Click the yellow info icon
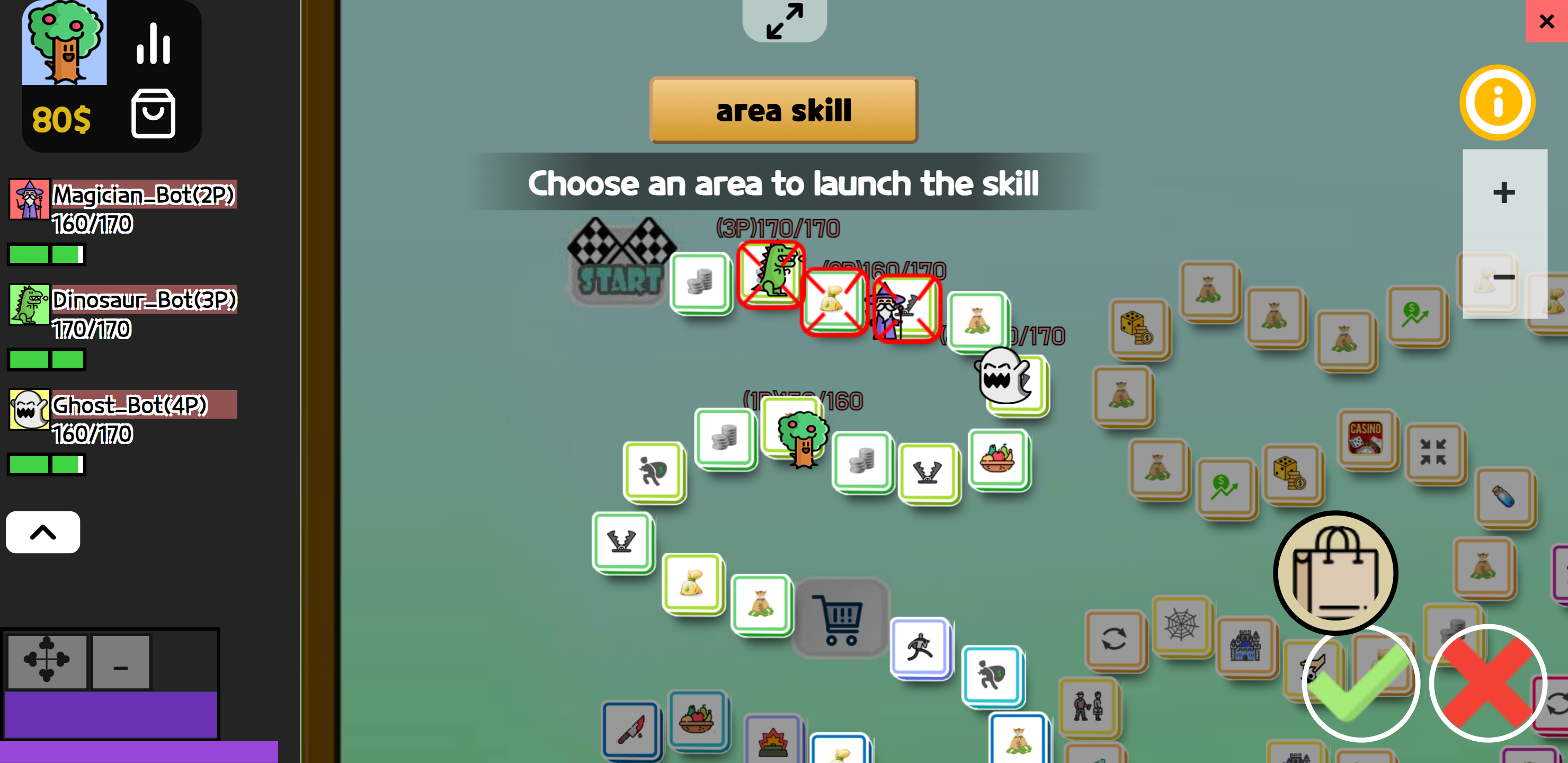The image size is (1568, 763). coord(1498,102)
